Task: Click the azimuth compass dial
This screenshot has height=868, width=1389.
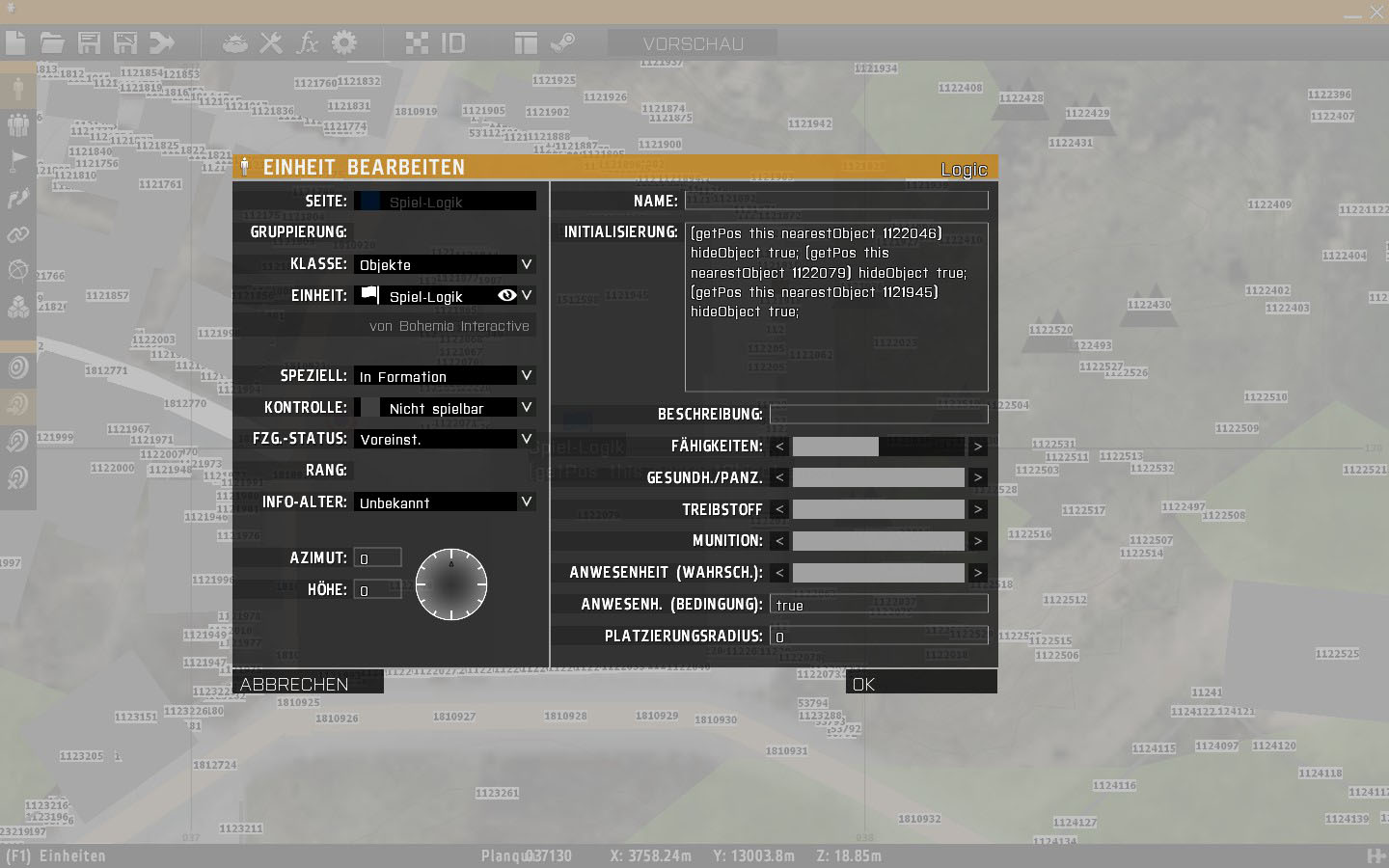Action: 450,584
